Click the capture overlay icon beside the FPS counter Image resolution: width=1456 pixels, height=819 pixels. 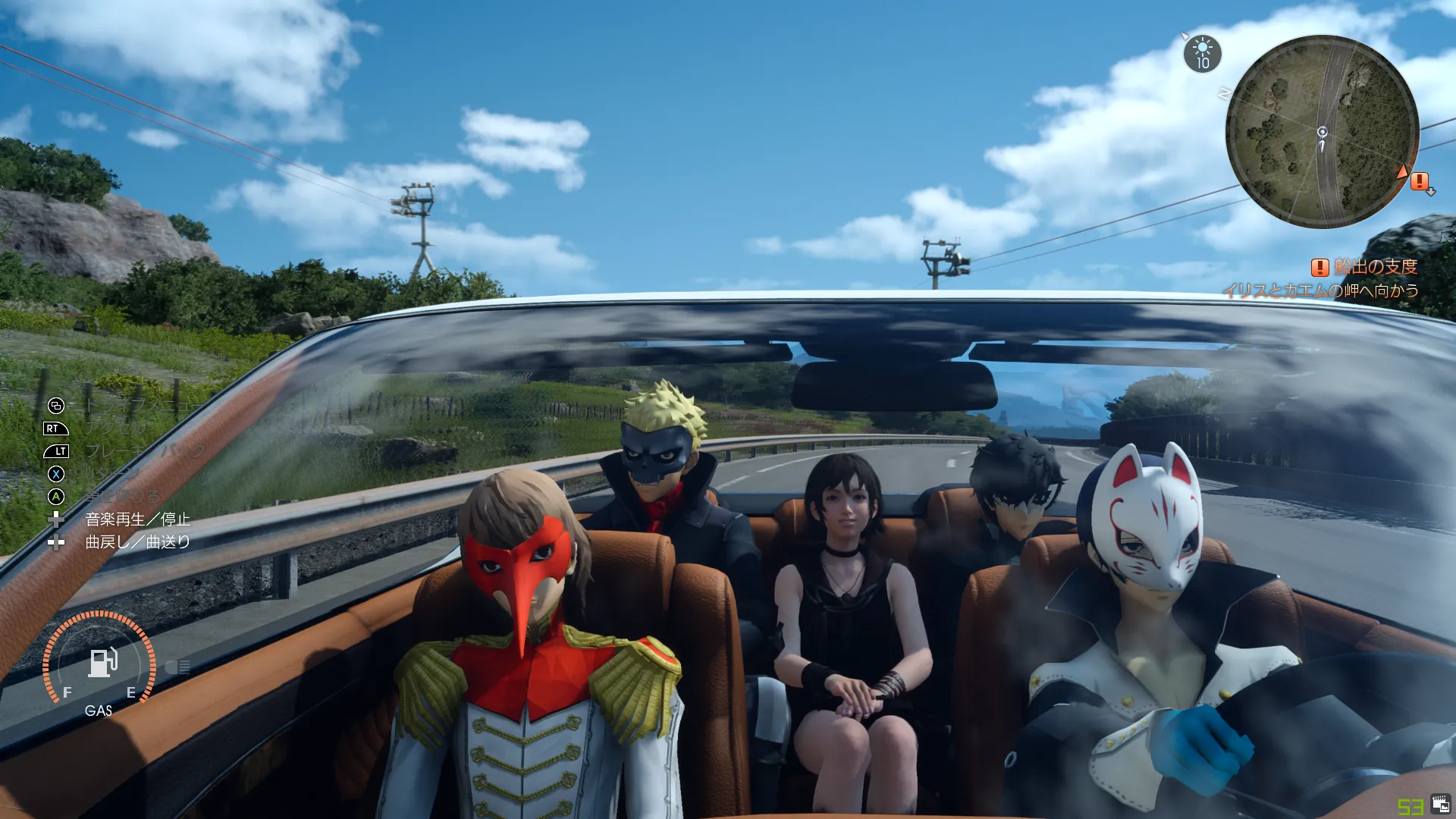1440,805
